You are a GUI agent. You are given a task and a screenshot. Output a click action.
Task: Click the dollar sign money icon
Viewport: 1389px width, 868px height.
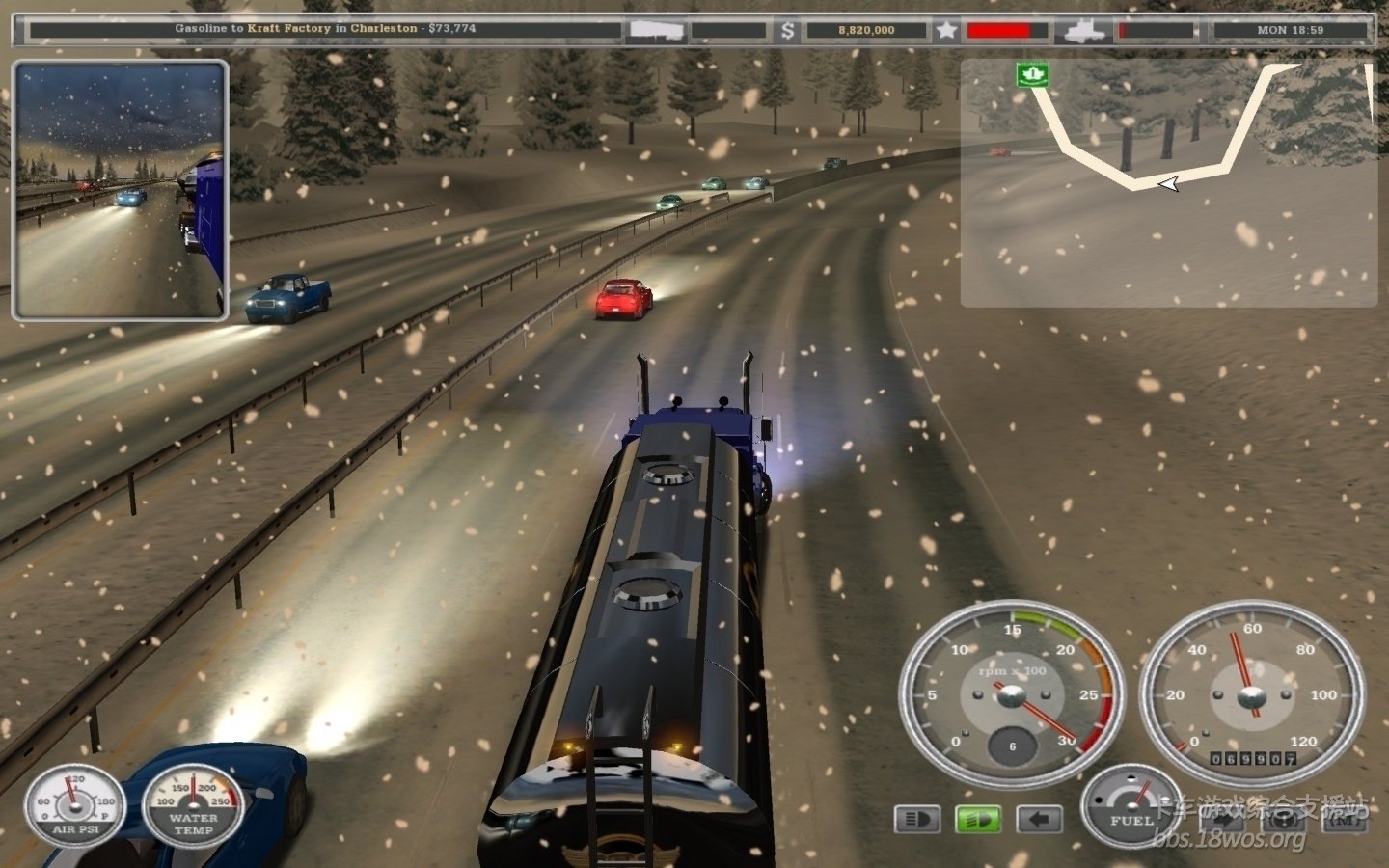(787, 31)
